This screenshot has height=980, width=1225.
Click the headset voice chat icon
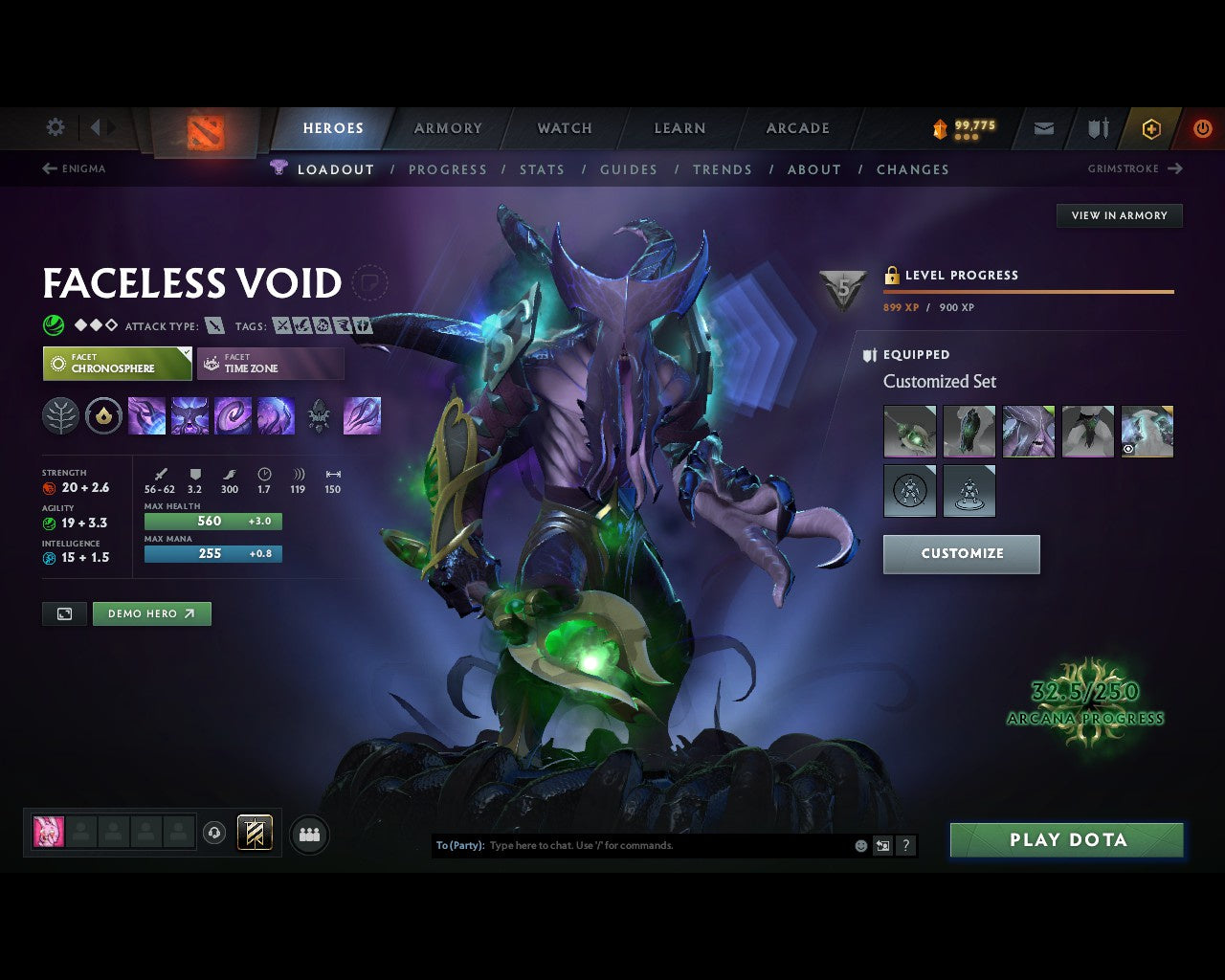point(212,833)
